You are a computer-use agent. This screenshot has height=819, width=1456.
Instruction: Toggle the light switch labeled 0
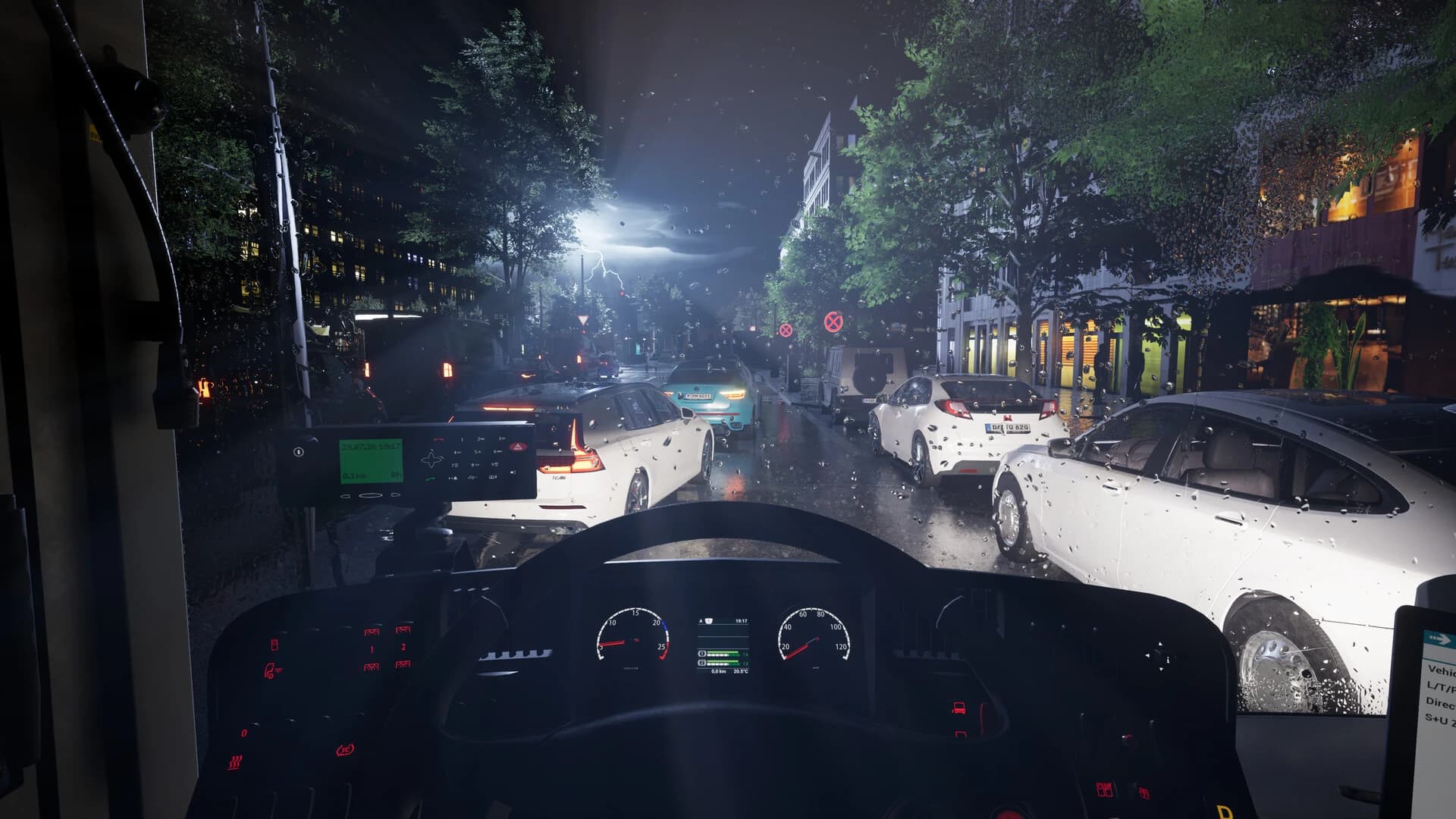244,733
